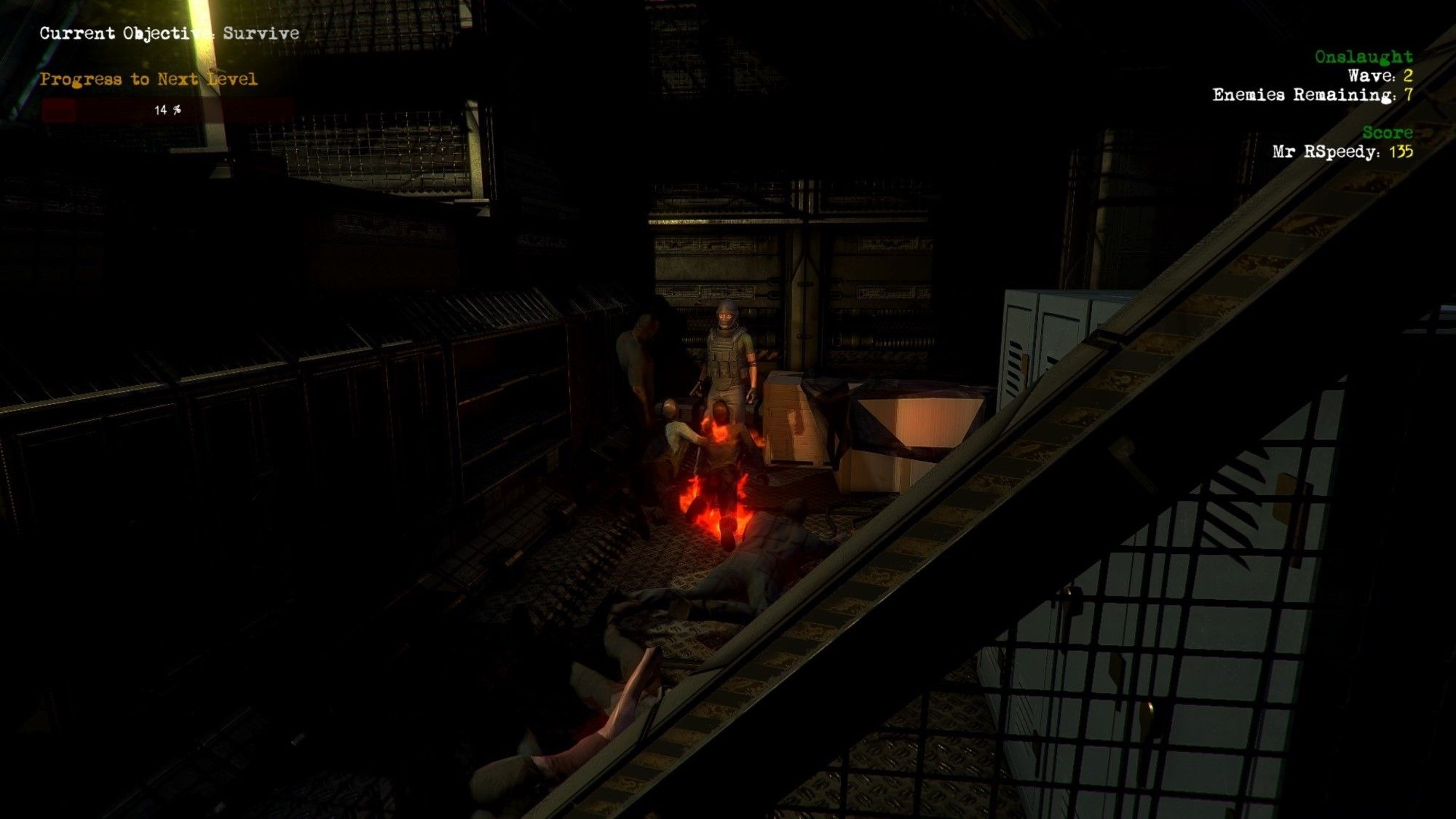Click the Survive objective text
1456x819 pixels.
[x=267, y=33]
